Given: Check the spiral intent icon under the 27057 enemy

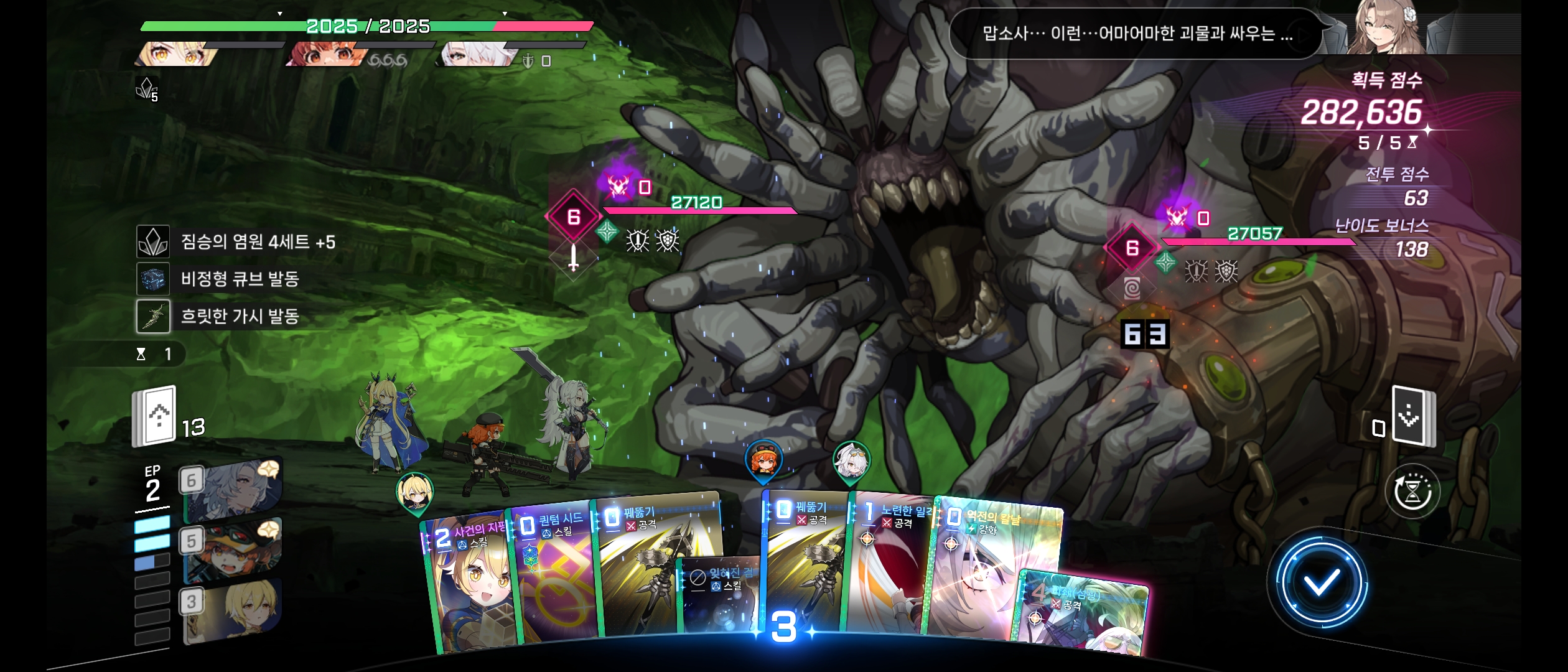Looking at the screenshot, I should pyautogui.click(x=1132, y=288).
